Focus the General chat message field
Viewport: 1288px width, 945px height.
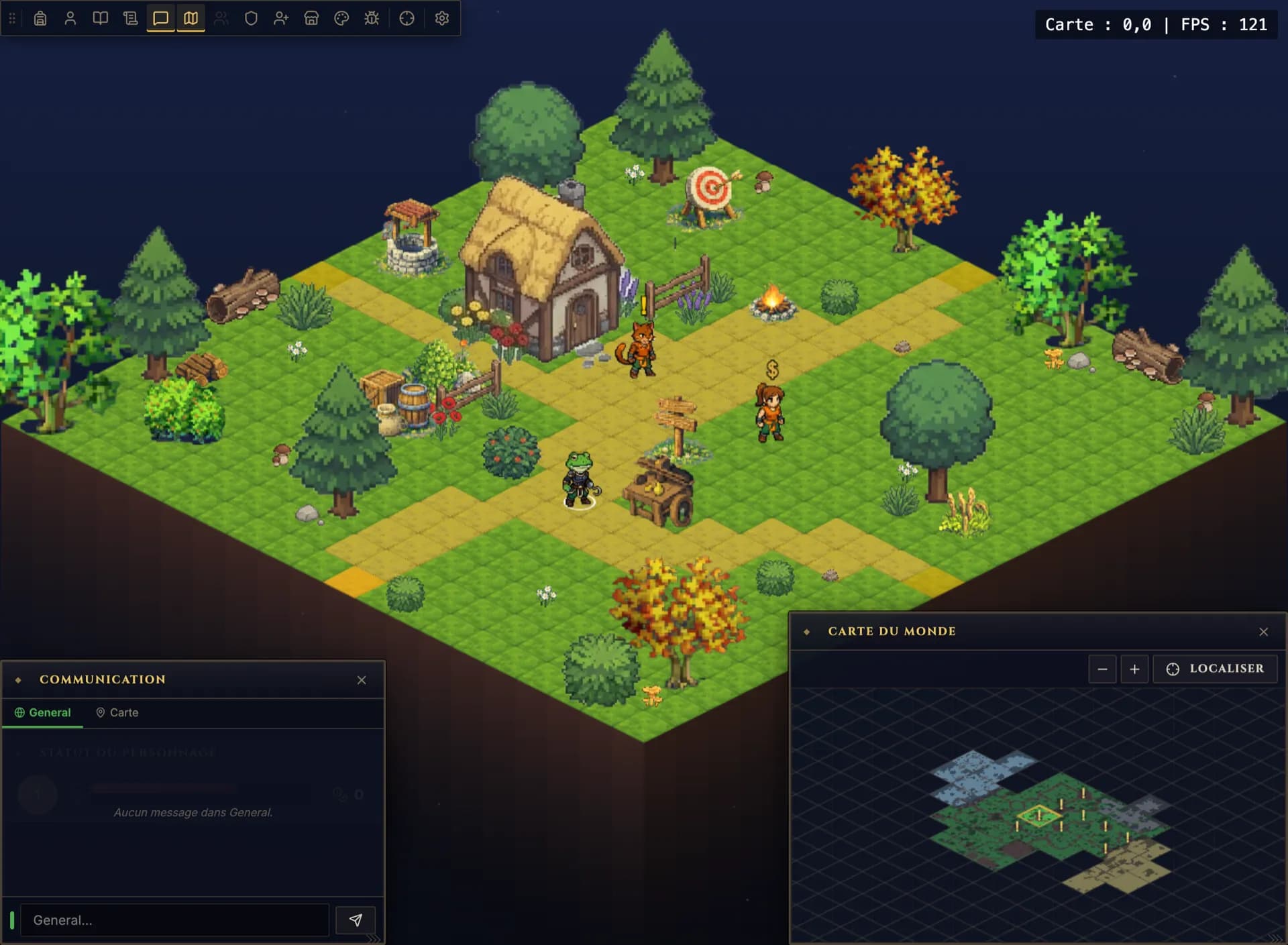[x=174, y=920]
